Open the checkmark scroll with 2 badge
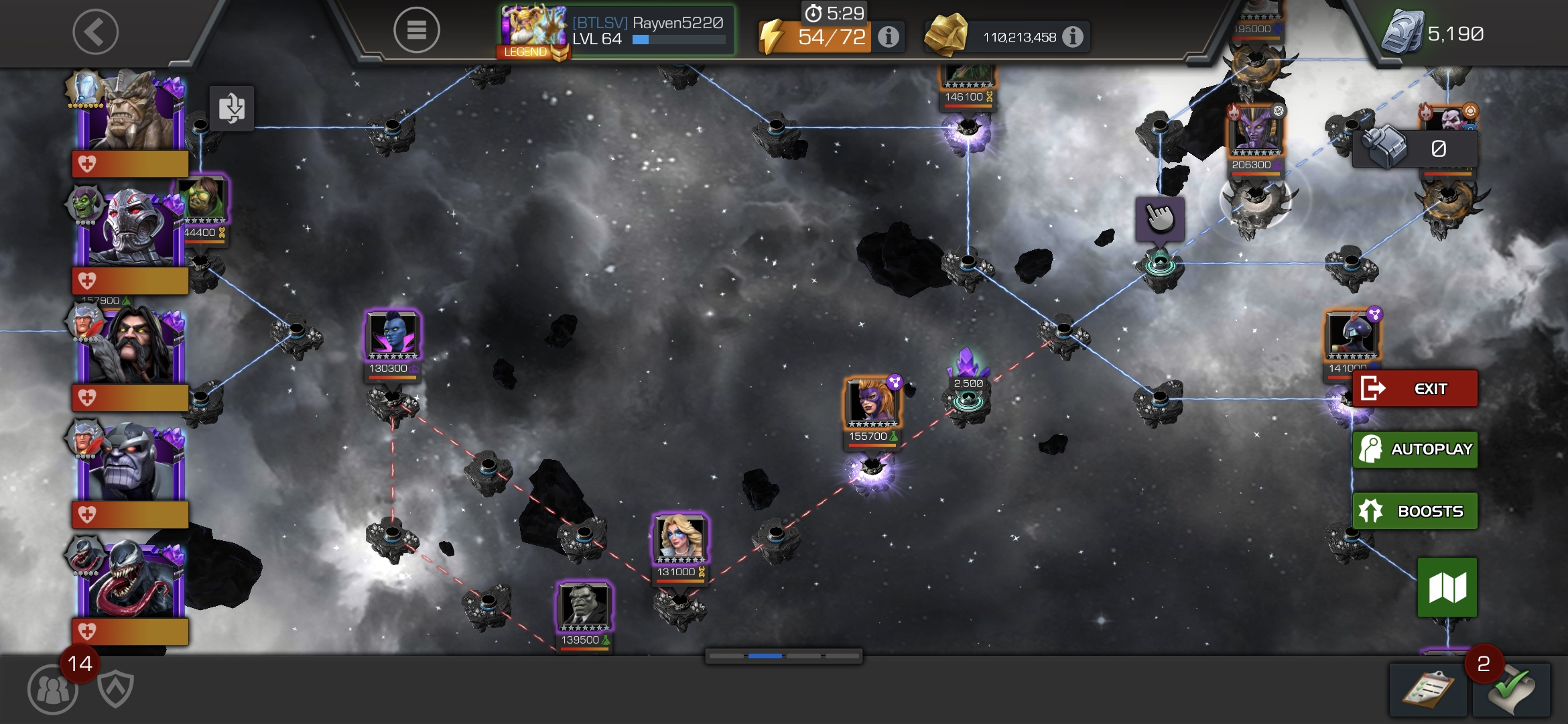This screenshot has height=724, width=1568. point(1511,690)
